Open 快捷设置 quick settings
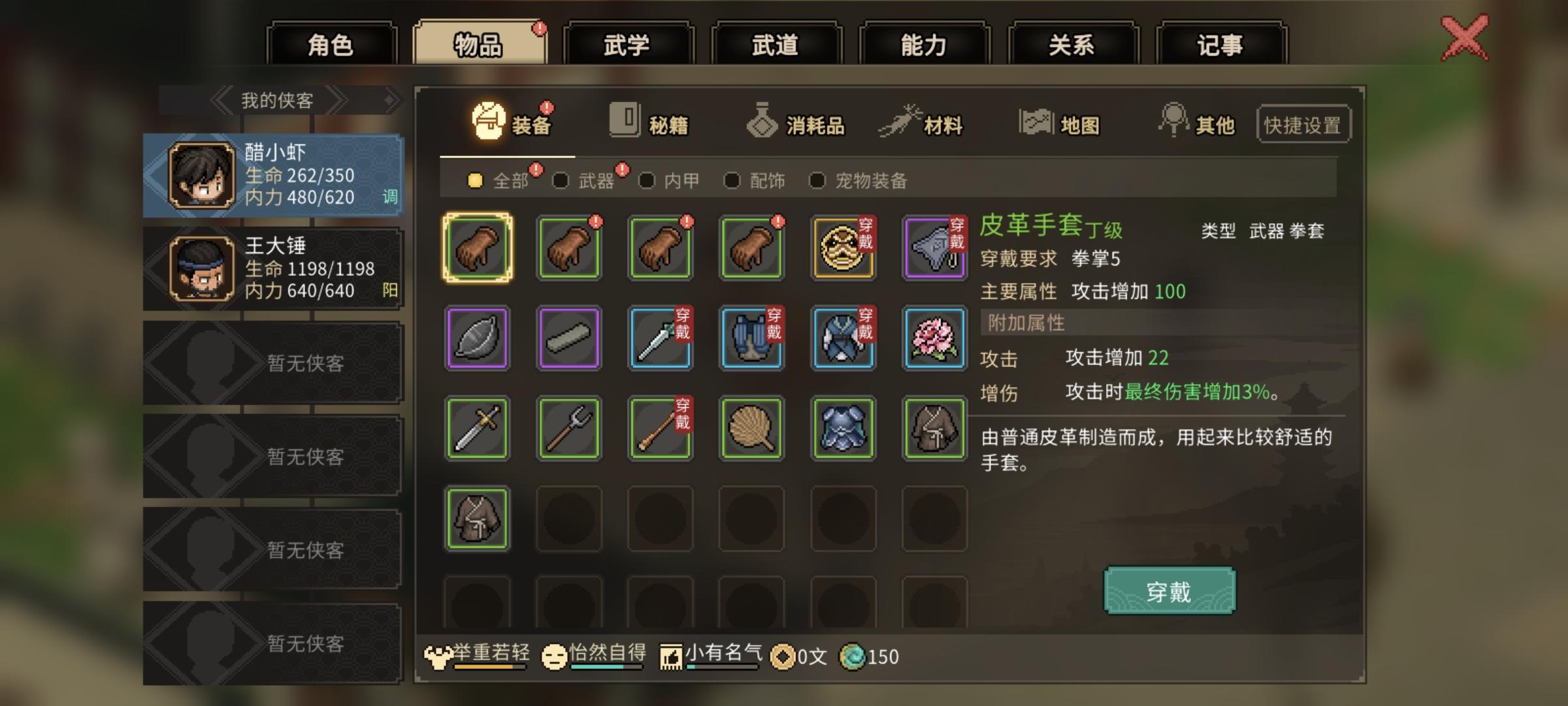Screen dimensions: 1568x706 [1303, 126]
